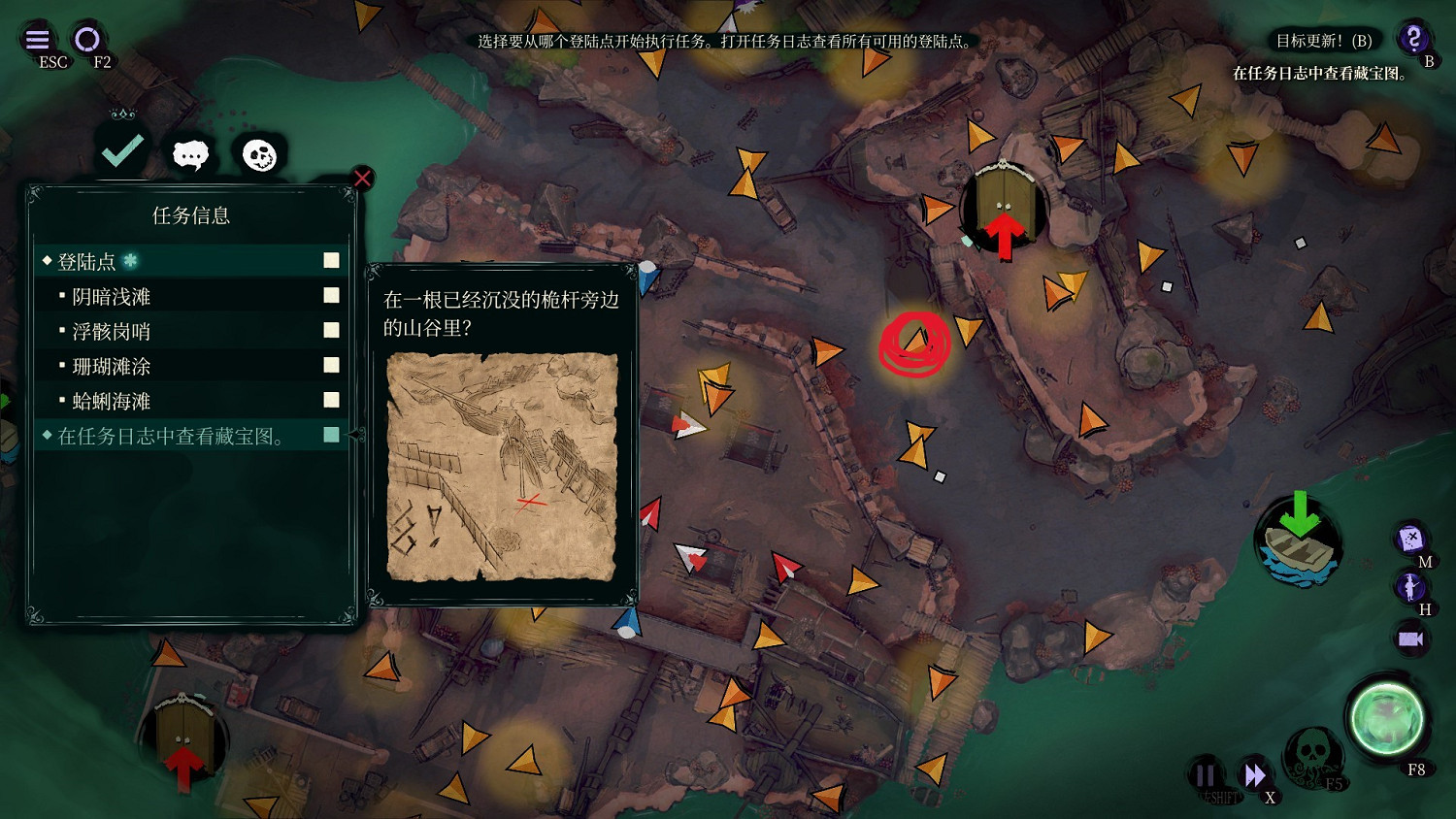The height and width of the screenshot is (819, 1456).
Task: Switch to the speech bubble tab
Action: [x=190, y=154]
